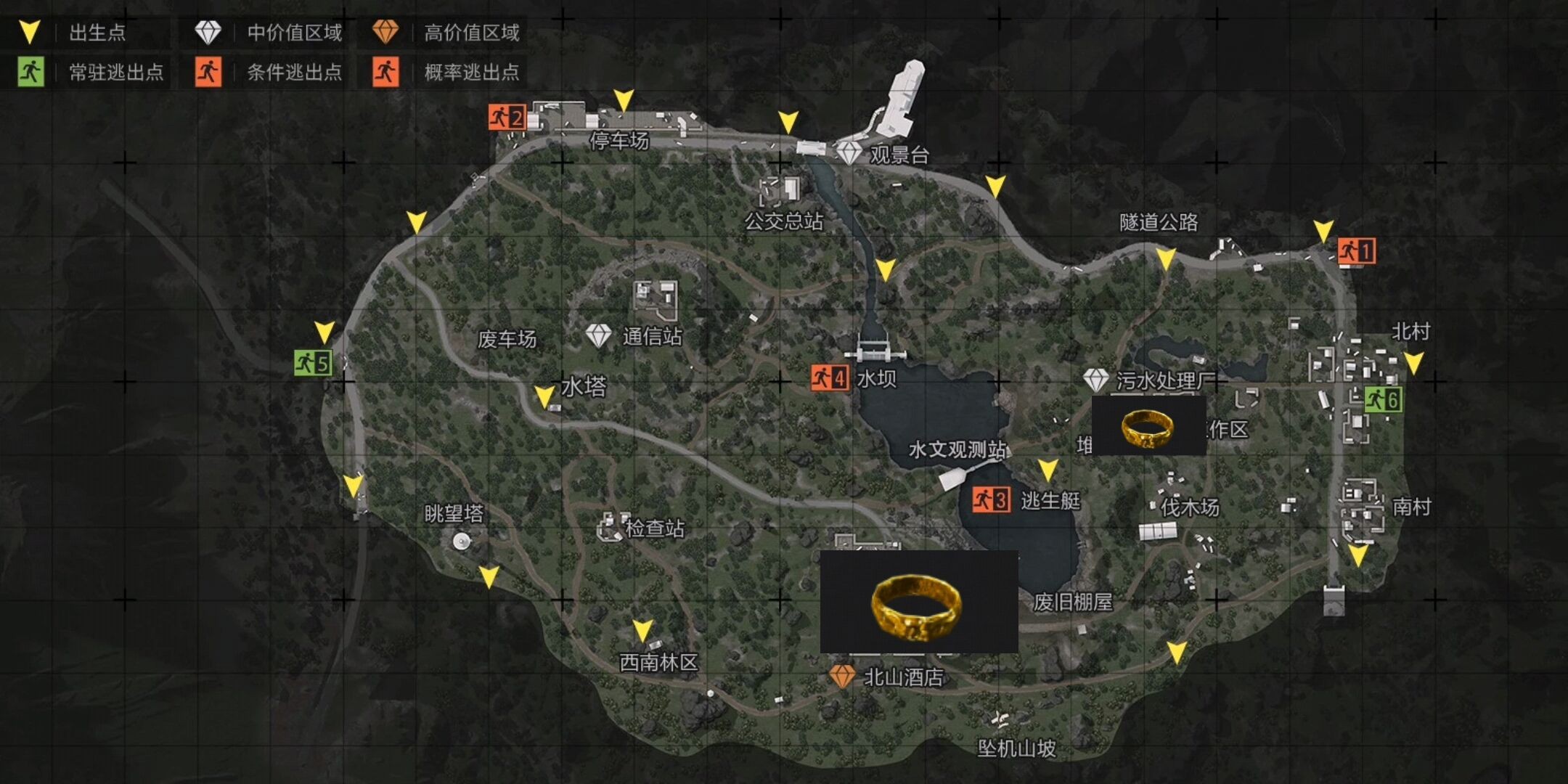Open the small gold ring thumbnail
This screenshot has width=1568, height=784.
1148,426
